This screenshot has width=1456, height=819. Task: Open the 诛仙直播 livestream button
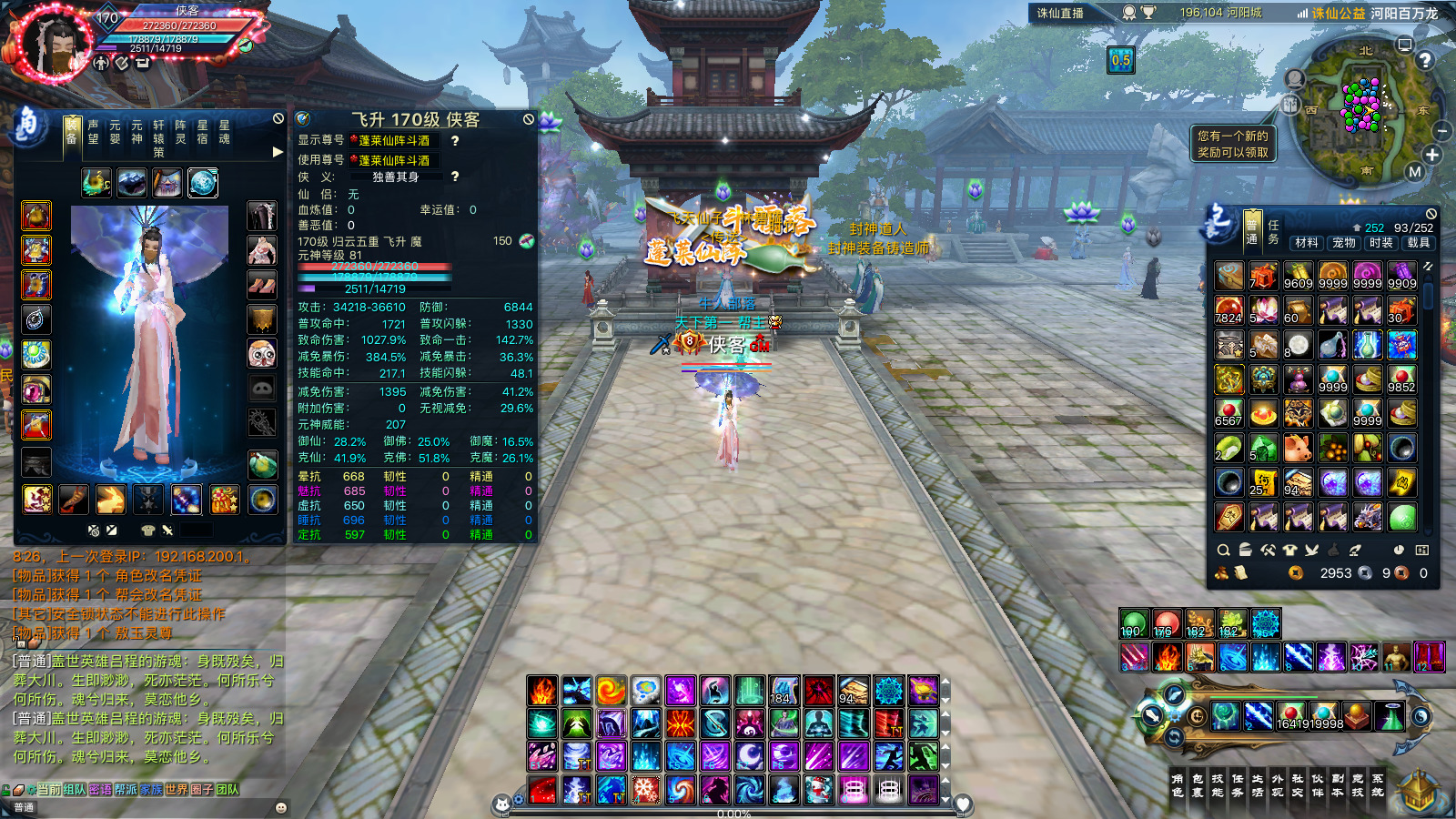tap(1060, 13)
